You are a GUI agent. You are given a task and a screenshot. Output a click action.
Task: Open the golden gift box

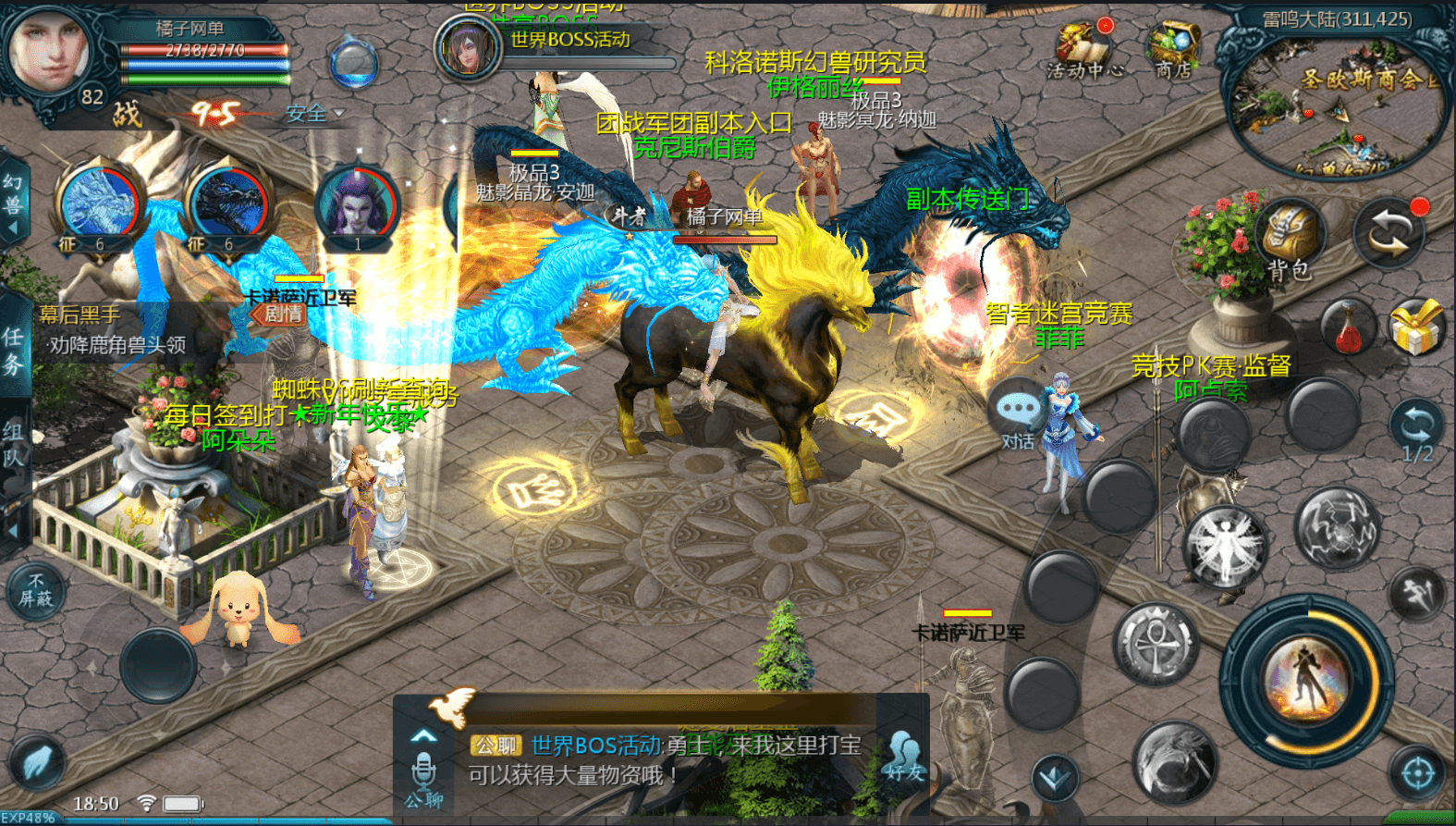point(1416,328)
